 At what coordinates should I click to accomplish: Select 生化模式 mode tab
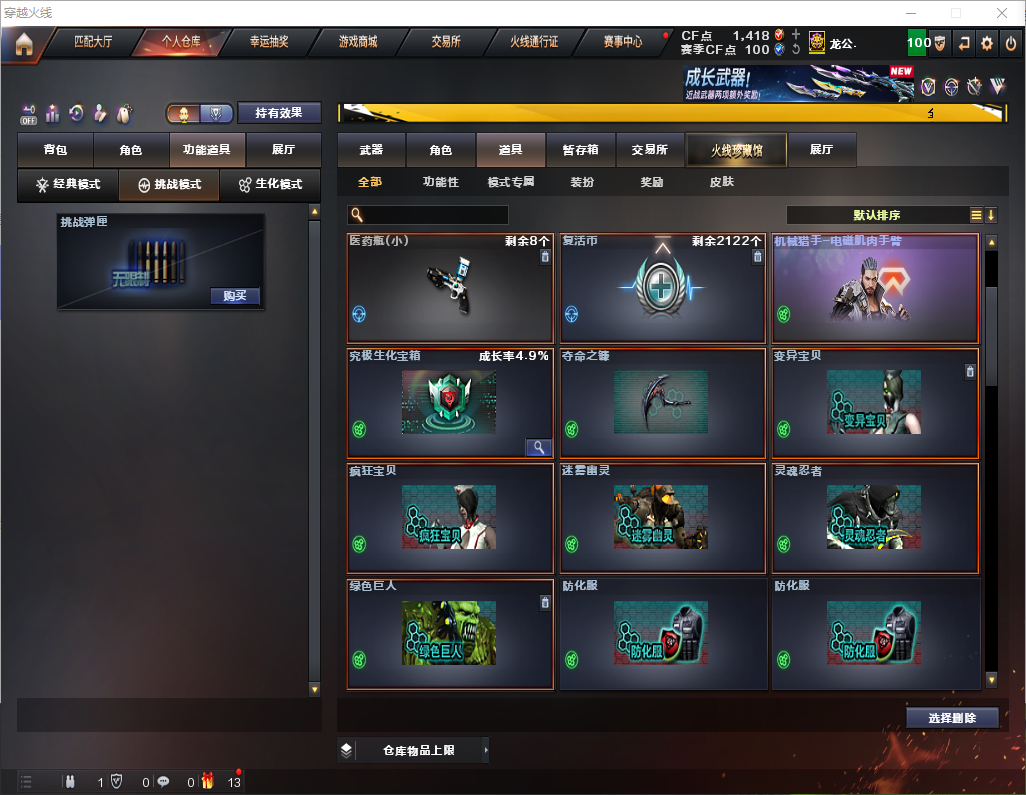270,185
